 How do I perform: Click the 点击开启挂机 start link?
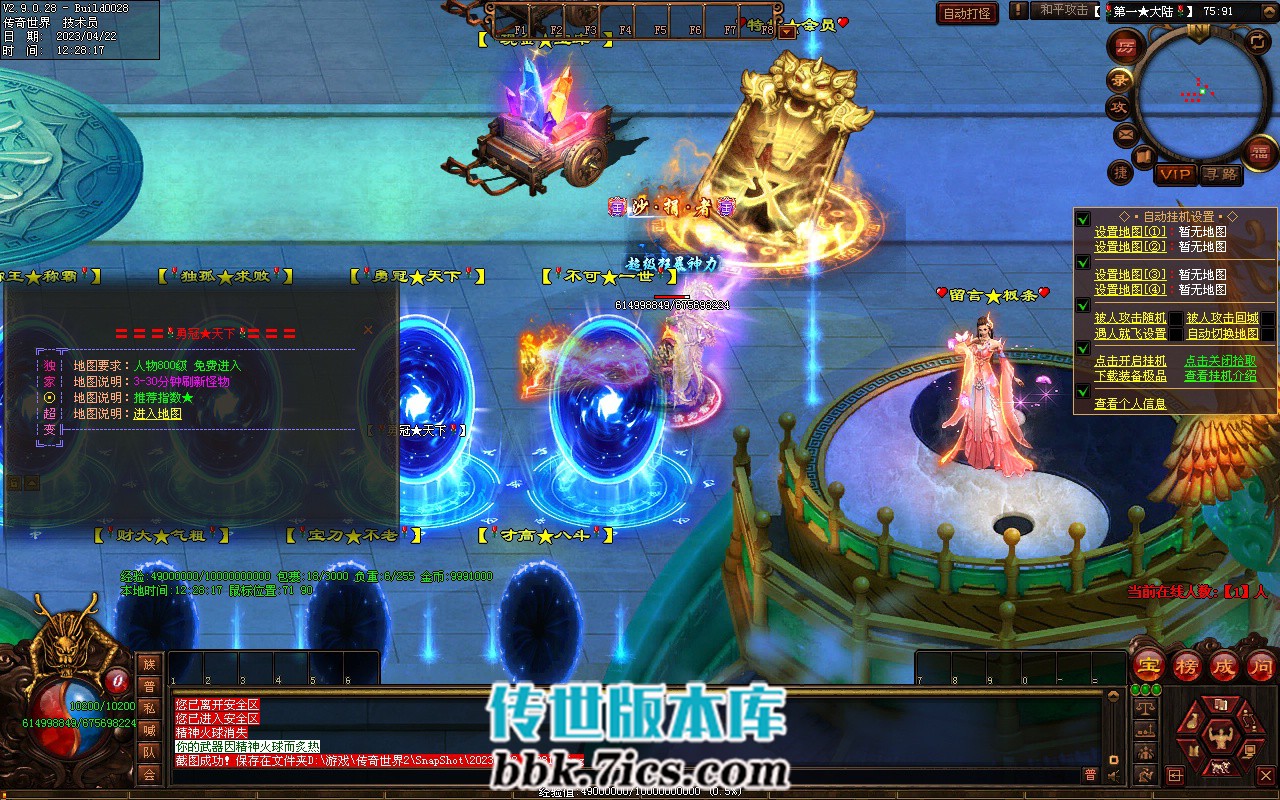point(1130,361)
